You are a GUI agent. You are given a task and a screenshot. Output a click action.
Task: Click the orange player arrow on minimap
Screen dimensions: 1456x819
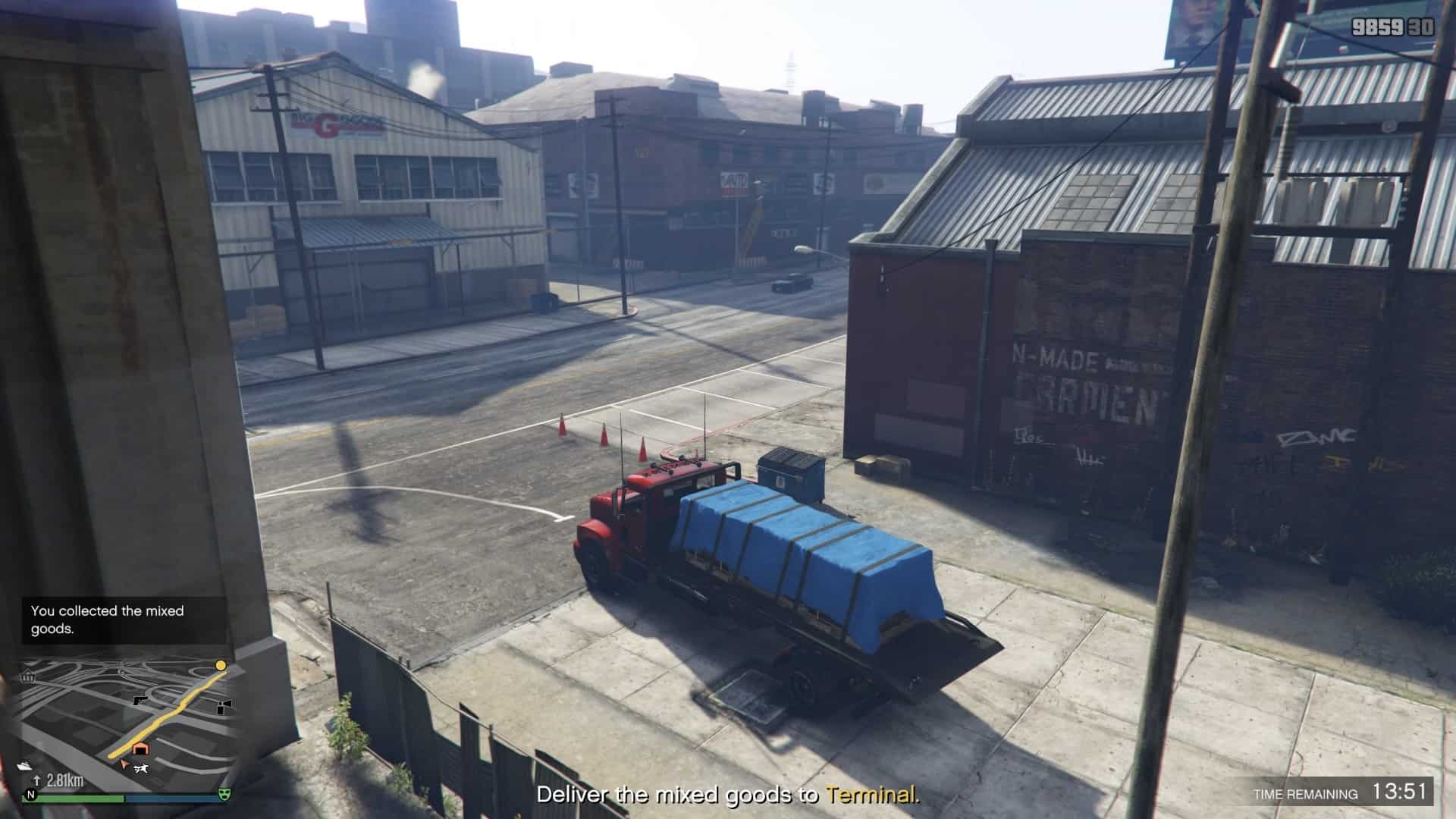coord(124,765)
